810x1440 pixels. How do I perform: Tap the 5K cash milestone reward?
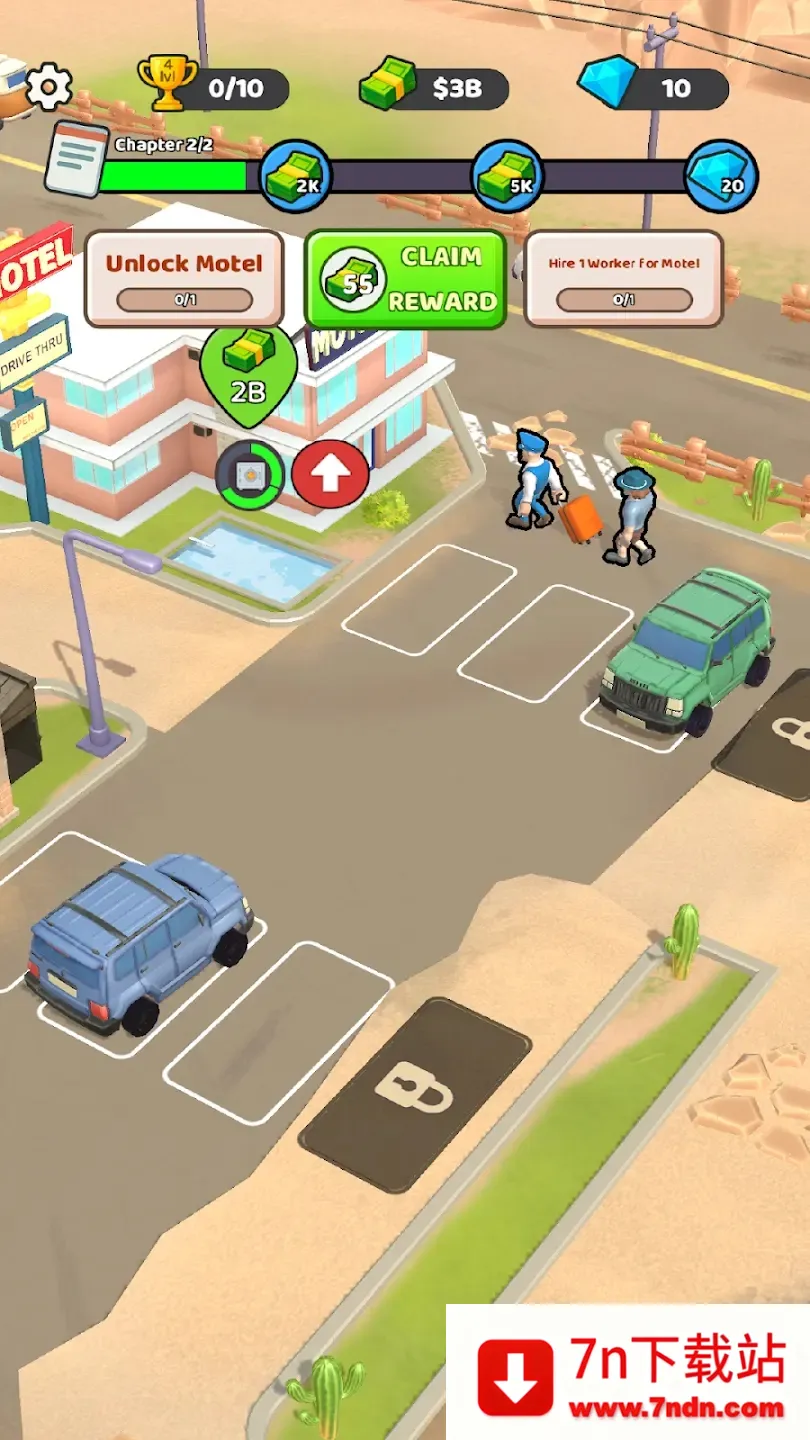[x=507, y=176]
